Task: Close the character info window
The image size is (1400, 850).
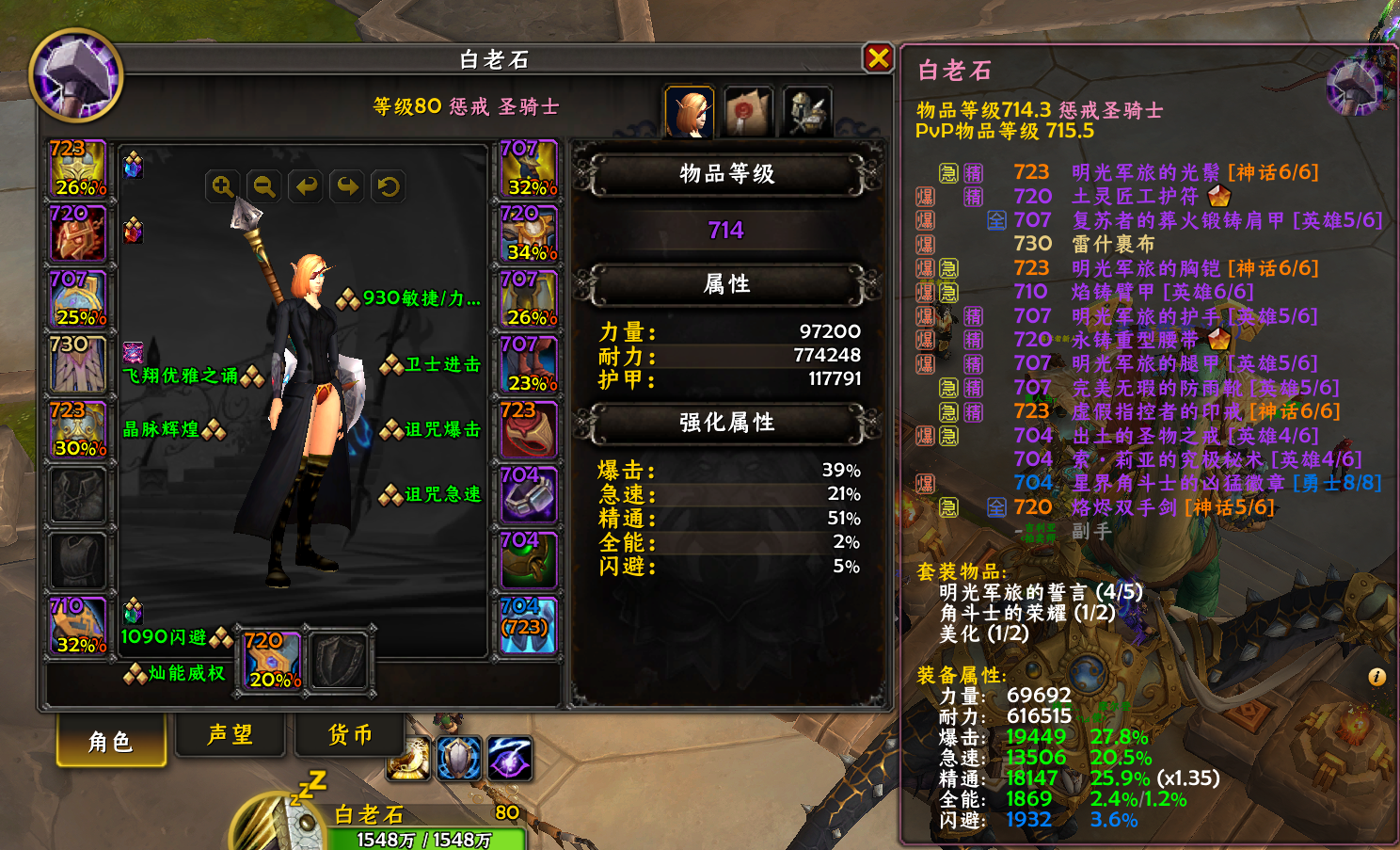Action: [x=878, y=58]
